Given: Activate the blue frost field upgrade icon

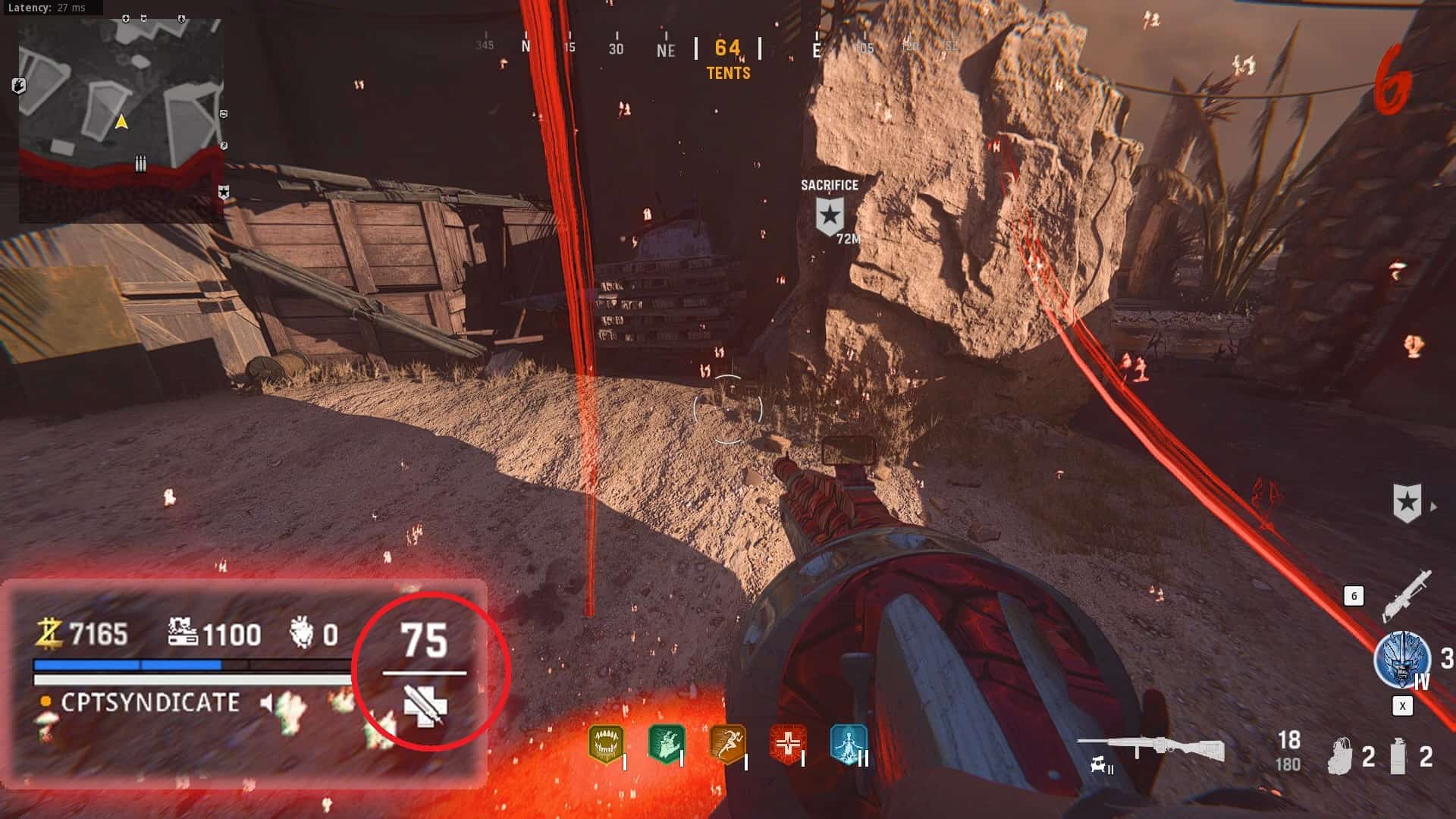Looking at the screenshot, I should [x=1401, y=659].
